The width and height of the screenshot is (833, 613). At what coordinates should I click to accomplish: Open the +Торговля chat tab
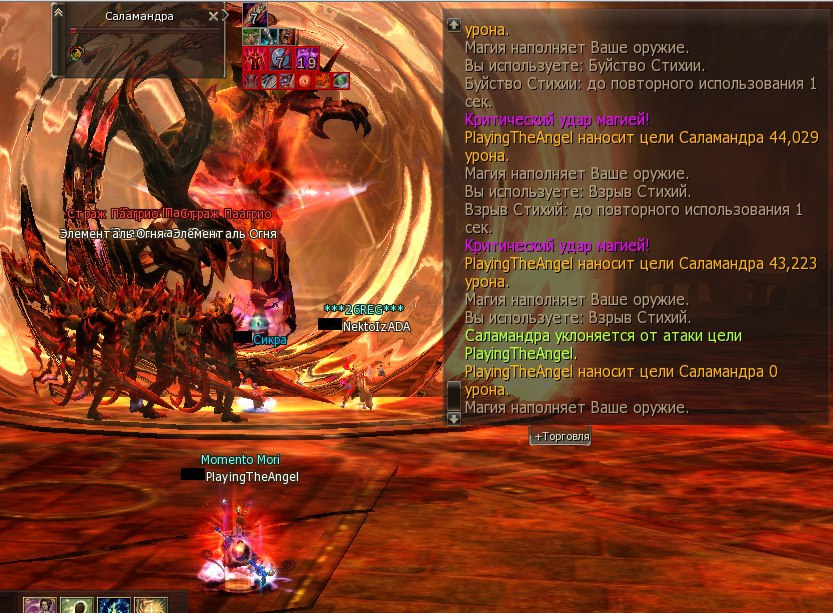tap(561, 437)
